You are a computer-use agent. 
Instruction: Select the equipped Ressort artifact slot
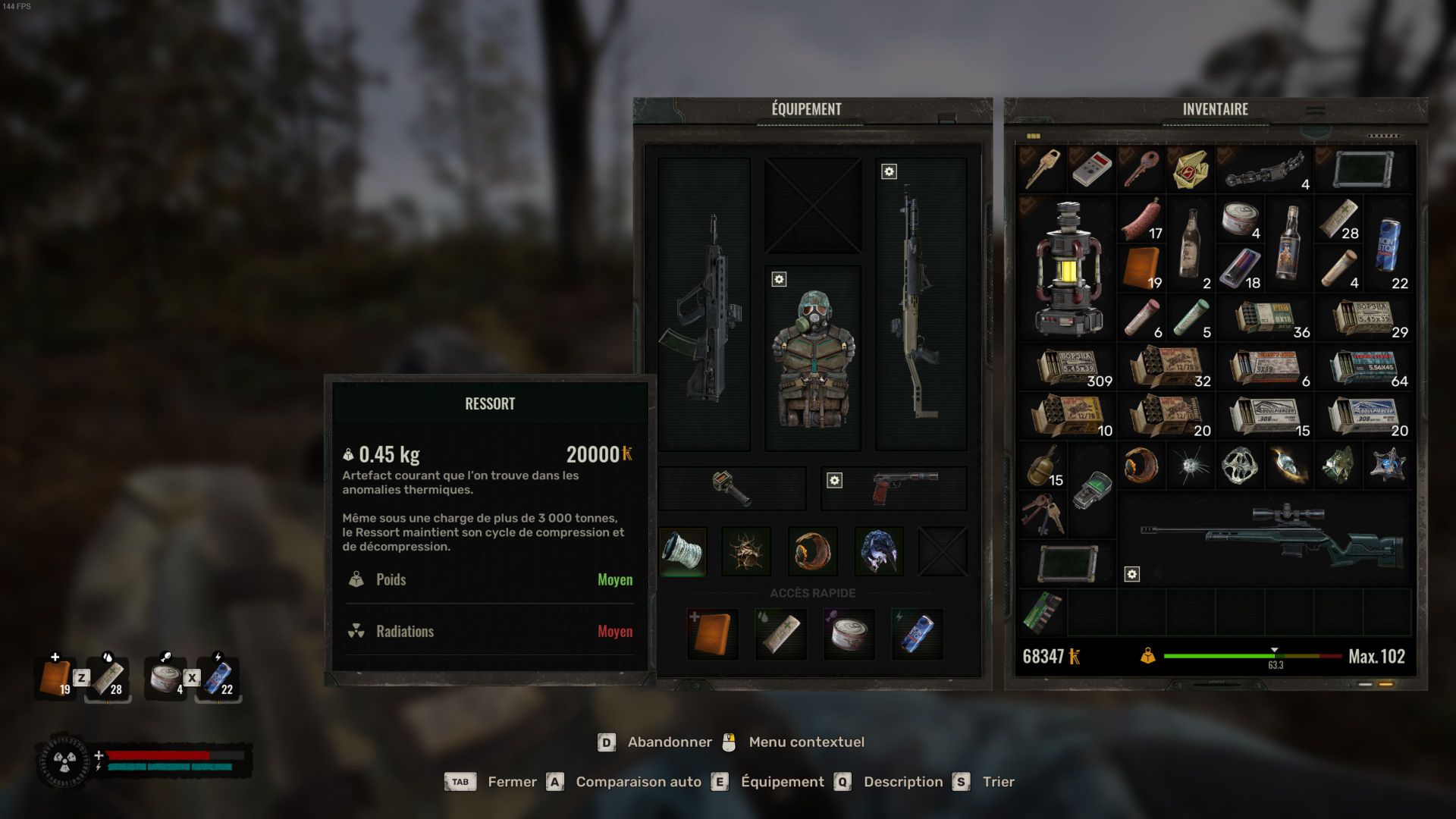pyautogui.click(x=682, y=551)
